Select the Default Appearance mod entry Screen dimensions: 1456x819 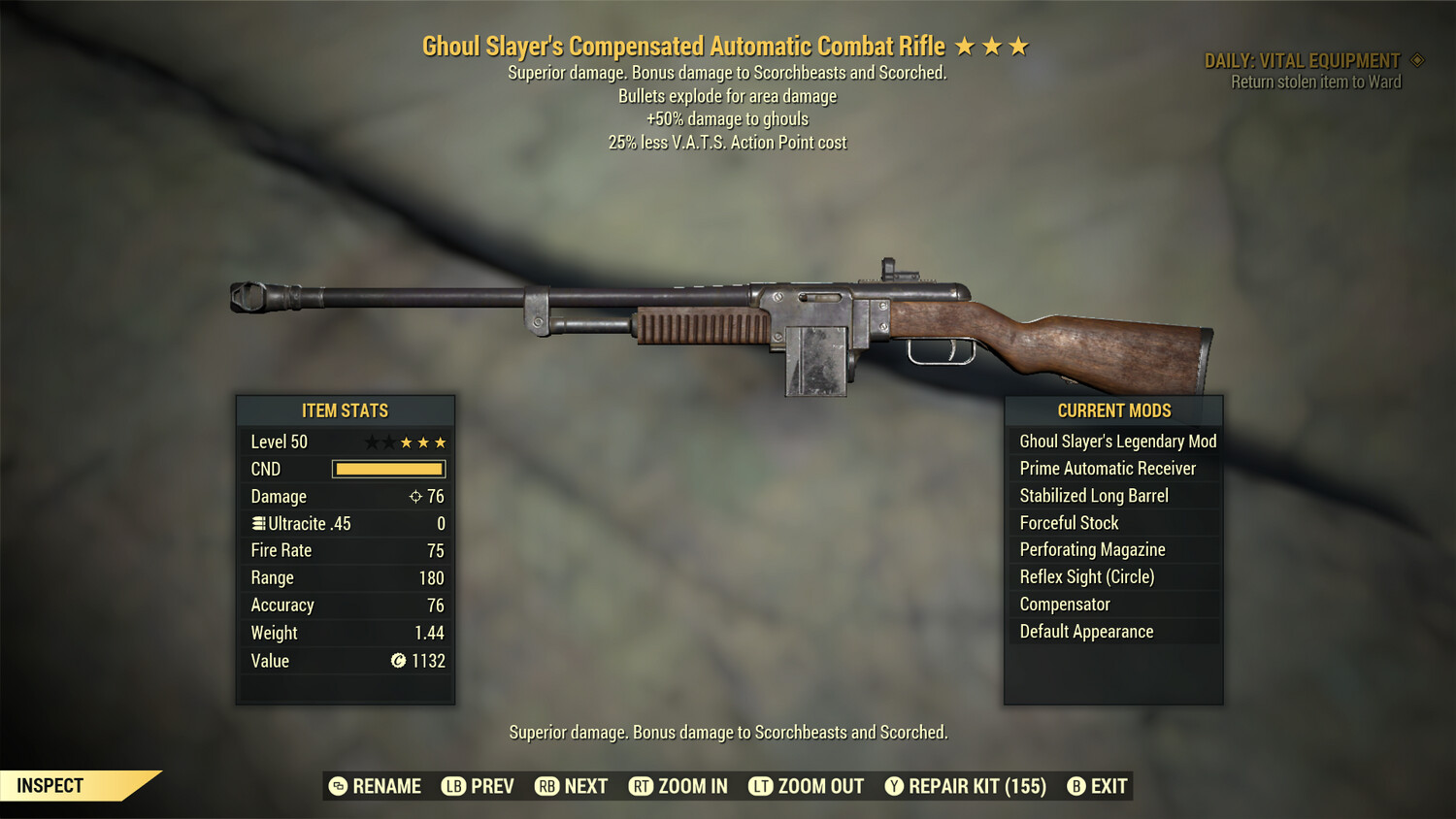point(1086,631)
